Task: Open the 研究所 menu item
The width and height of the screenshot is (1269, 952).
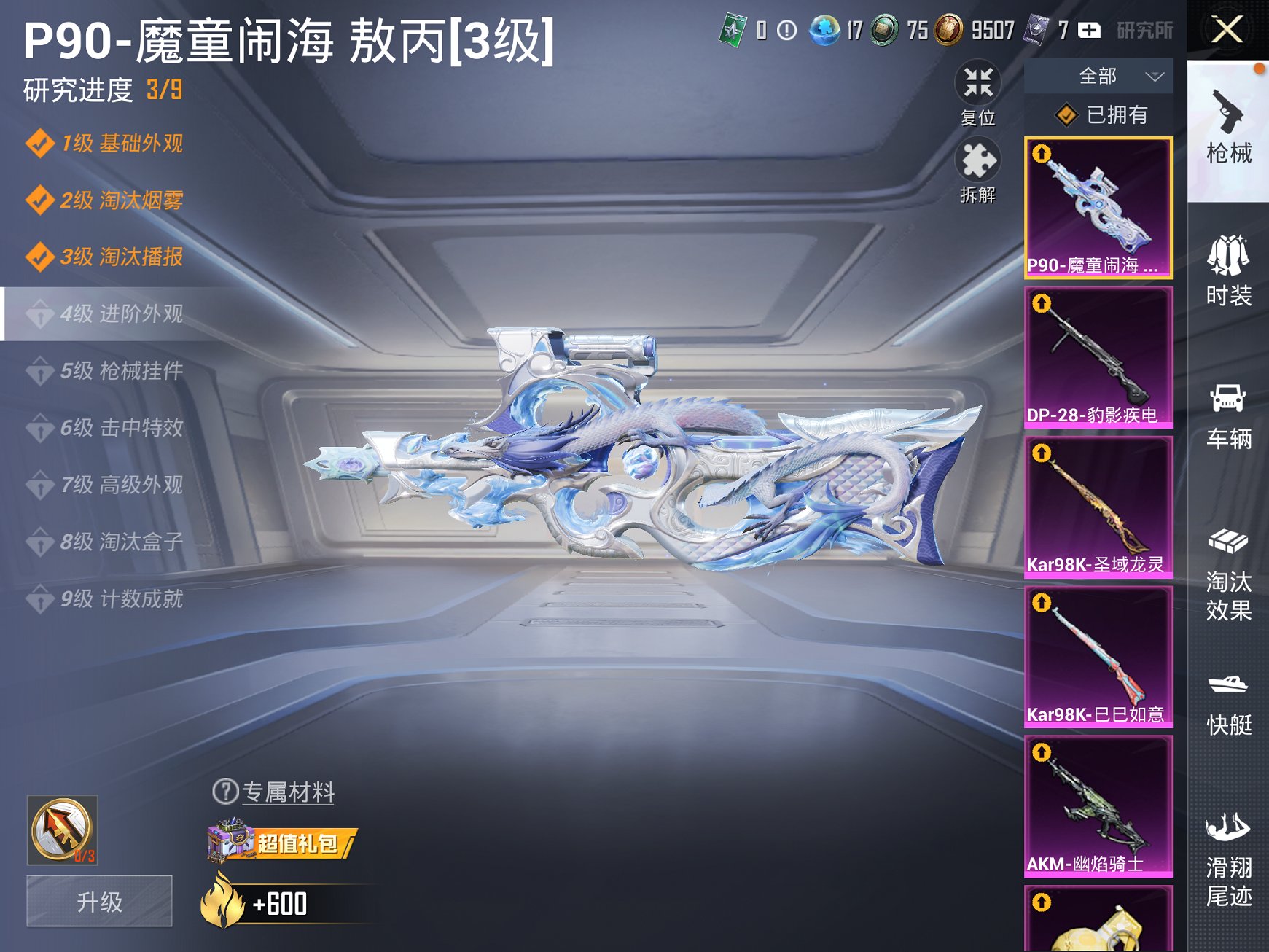Action: click(1147, 31)
